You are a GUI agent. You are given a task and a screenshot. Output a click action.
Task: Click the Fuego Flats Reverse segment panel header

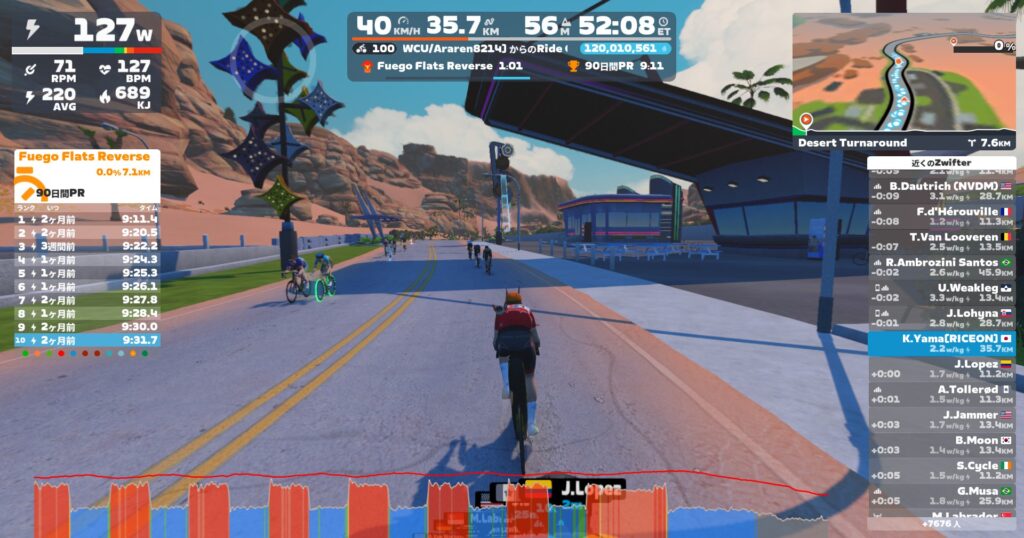pos(85,157)
